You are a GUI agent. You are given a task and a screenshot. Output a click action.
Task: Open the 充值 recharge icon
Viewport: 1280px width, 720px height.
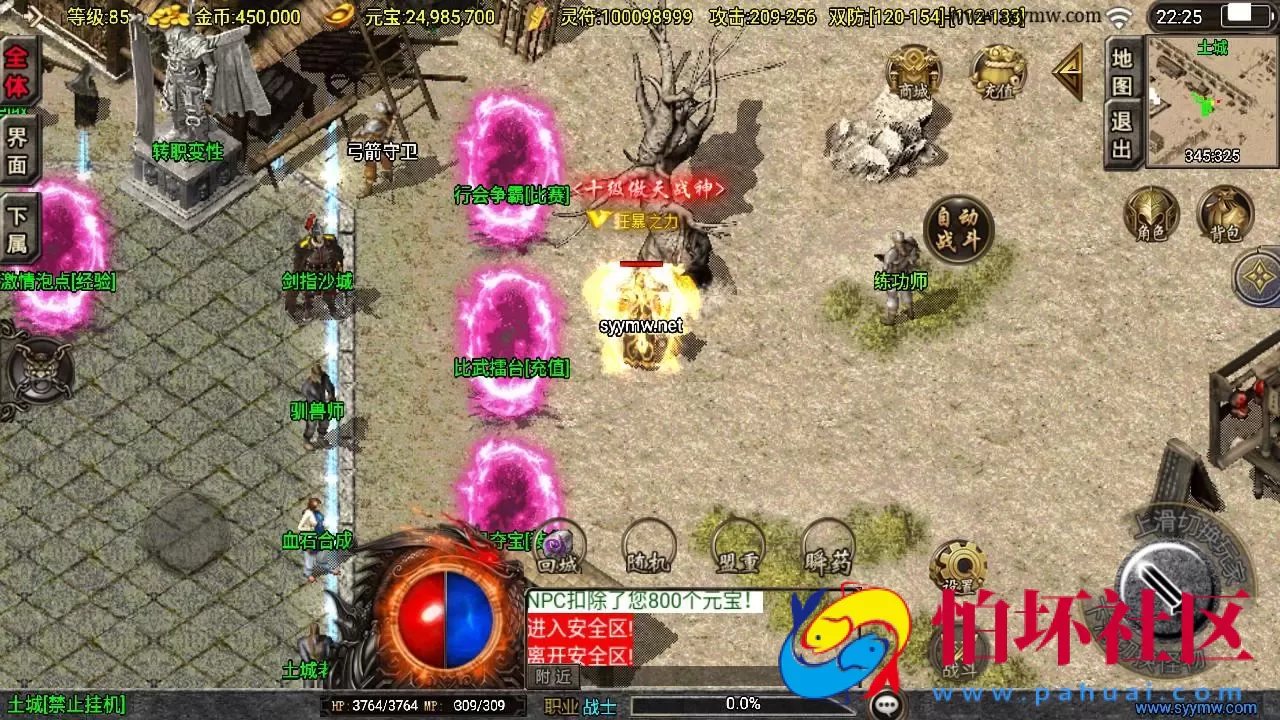point(997,75)
